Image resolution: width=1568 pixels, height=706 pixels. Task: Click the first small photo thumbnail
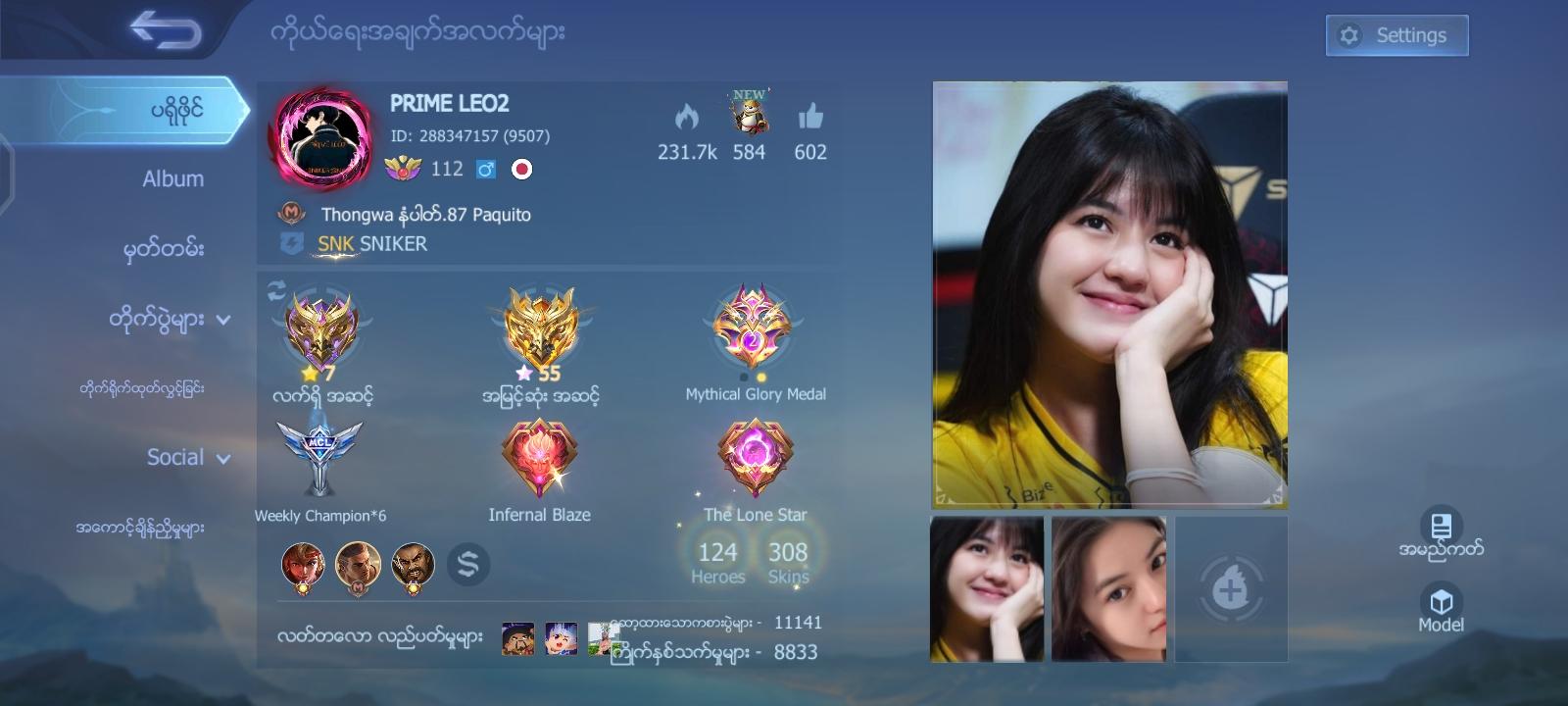coord(987,588)
